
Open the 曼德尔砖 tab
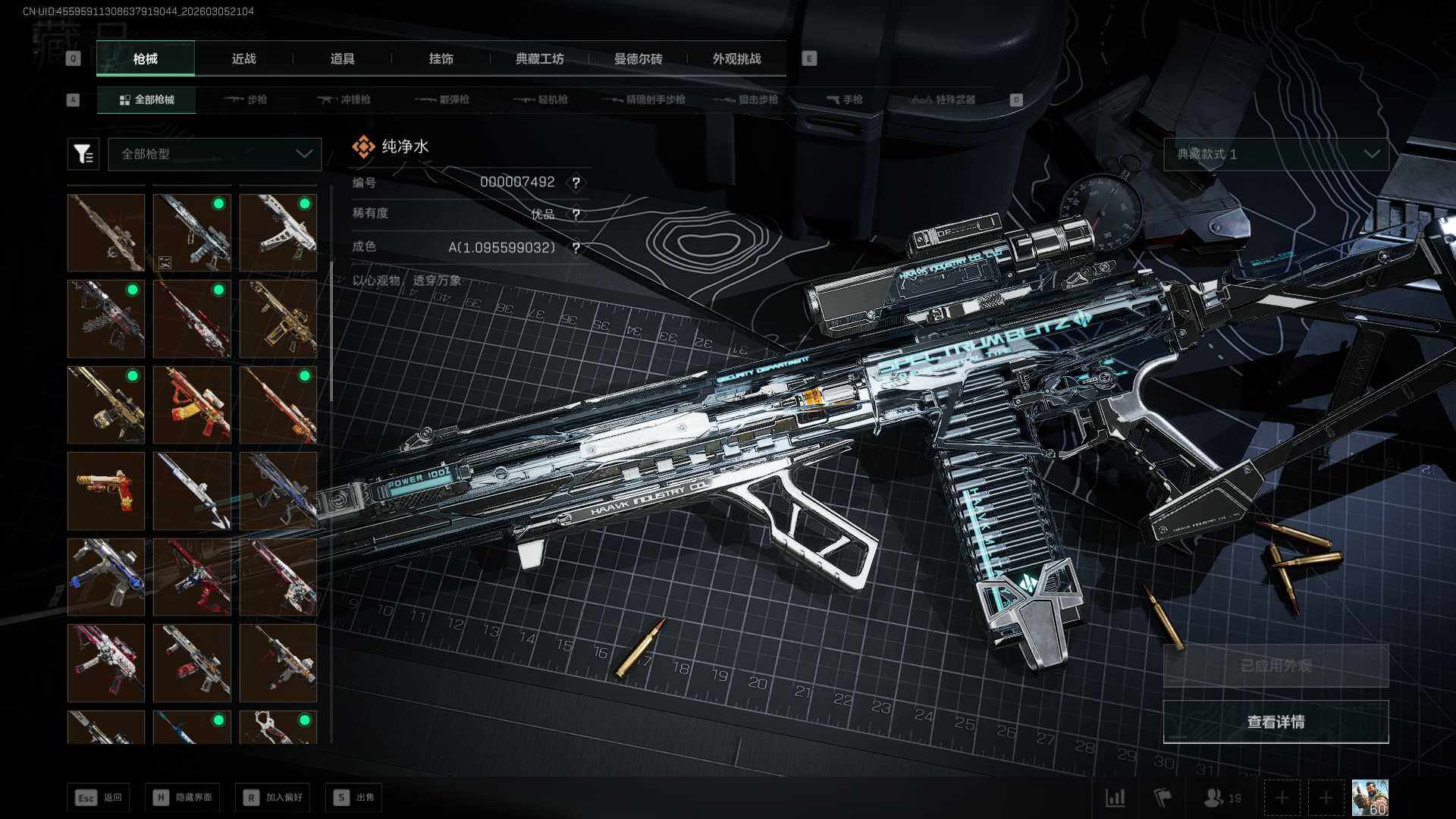click(x=638, y=58)
